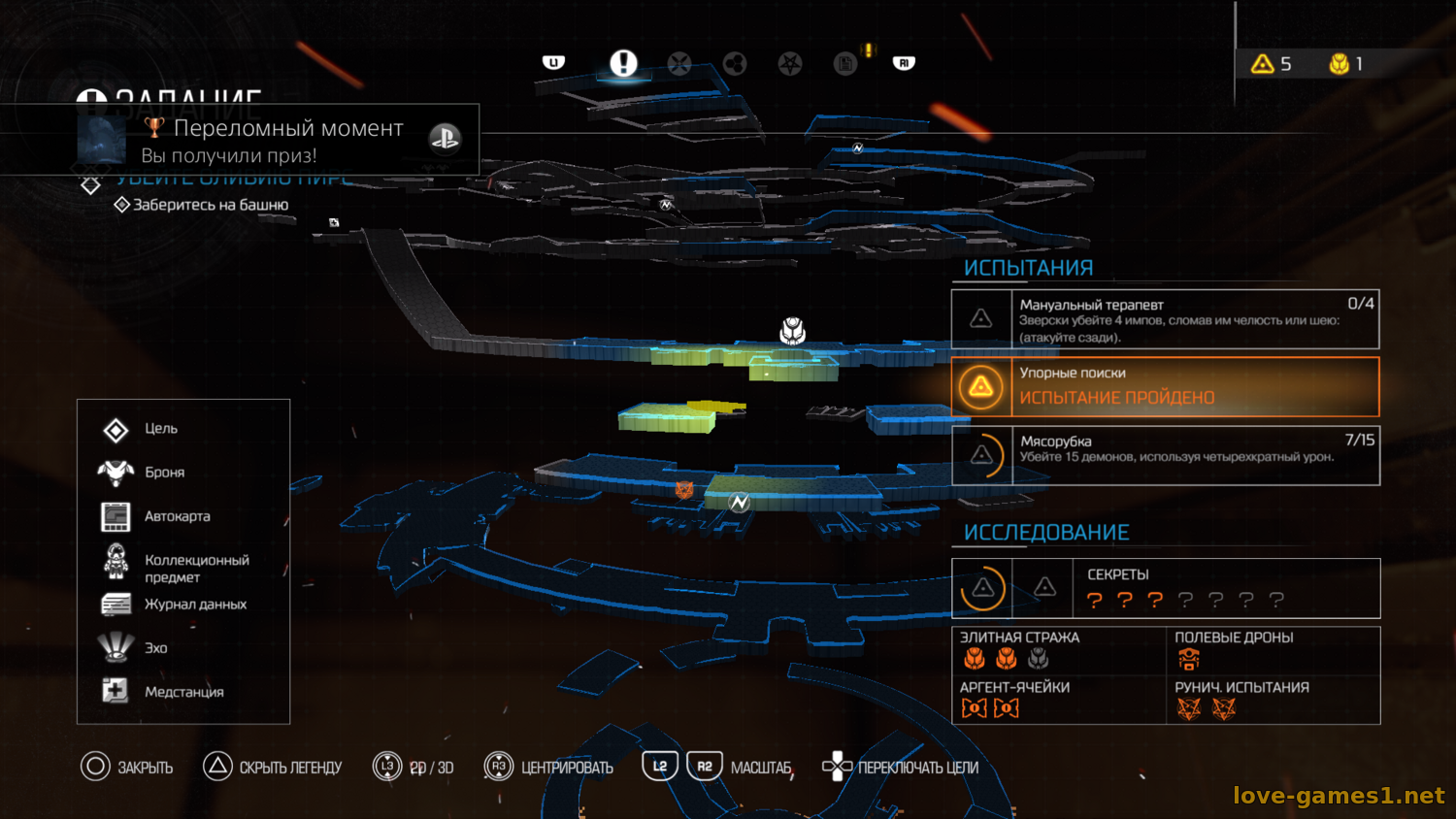This screenshot has width=1456, height=819.
Task: Select the completed Упорные поиски challenge
Action: pos(1165,386)
